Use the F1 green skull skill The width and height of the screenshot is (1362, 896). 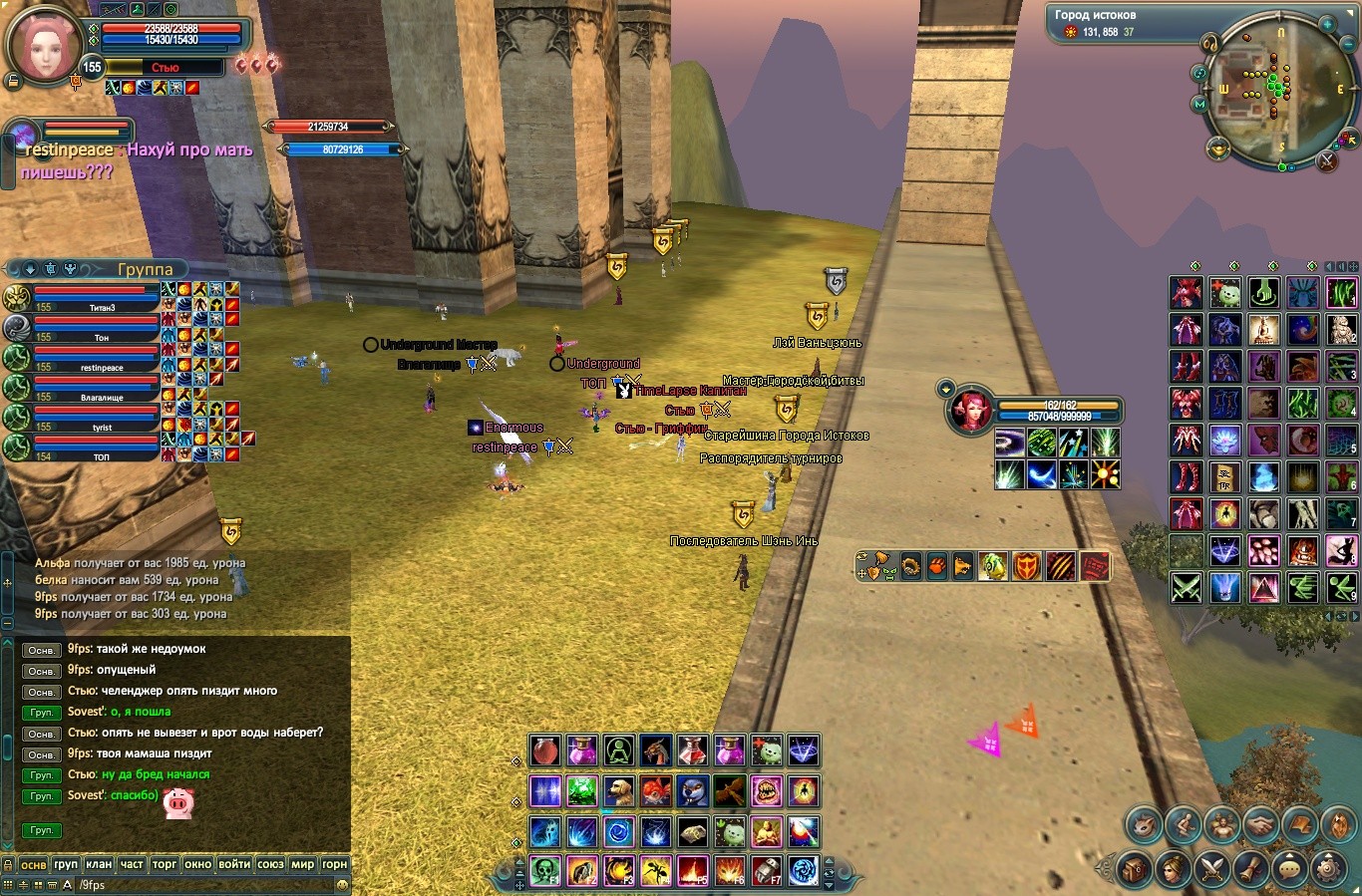[x=544, y=871]
